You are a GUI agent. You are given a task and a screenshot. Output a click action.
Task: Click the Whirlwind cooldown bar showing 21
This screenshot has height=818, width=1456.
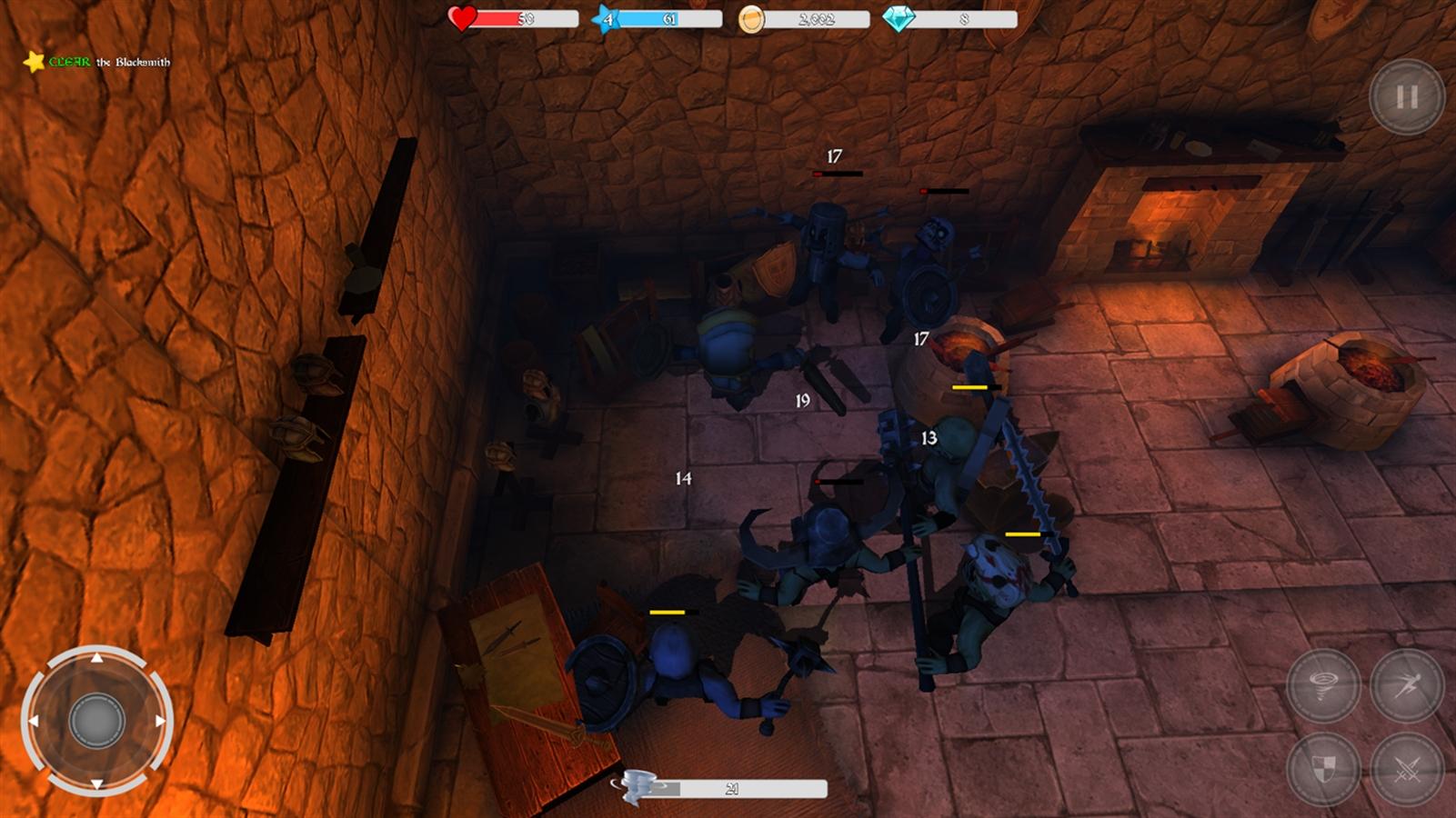click(732, 787)
